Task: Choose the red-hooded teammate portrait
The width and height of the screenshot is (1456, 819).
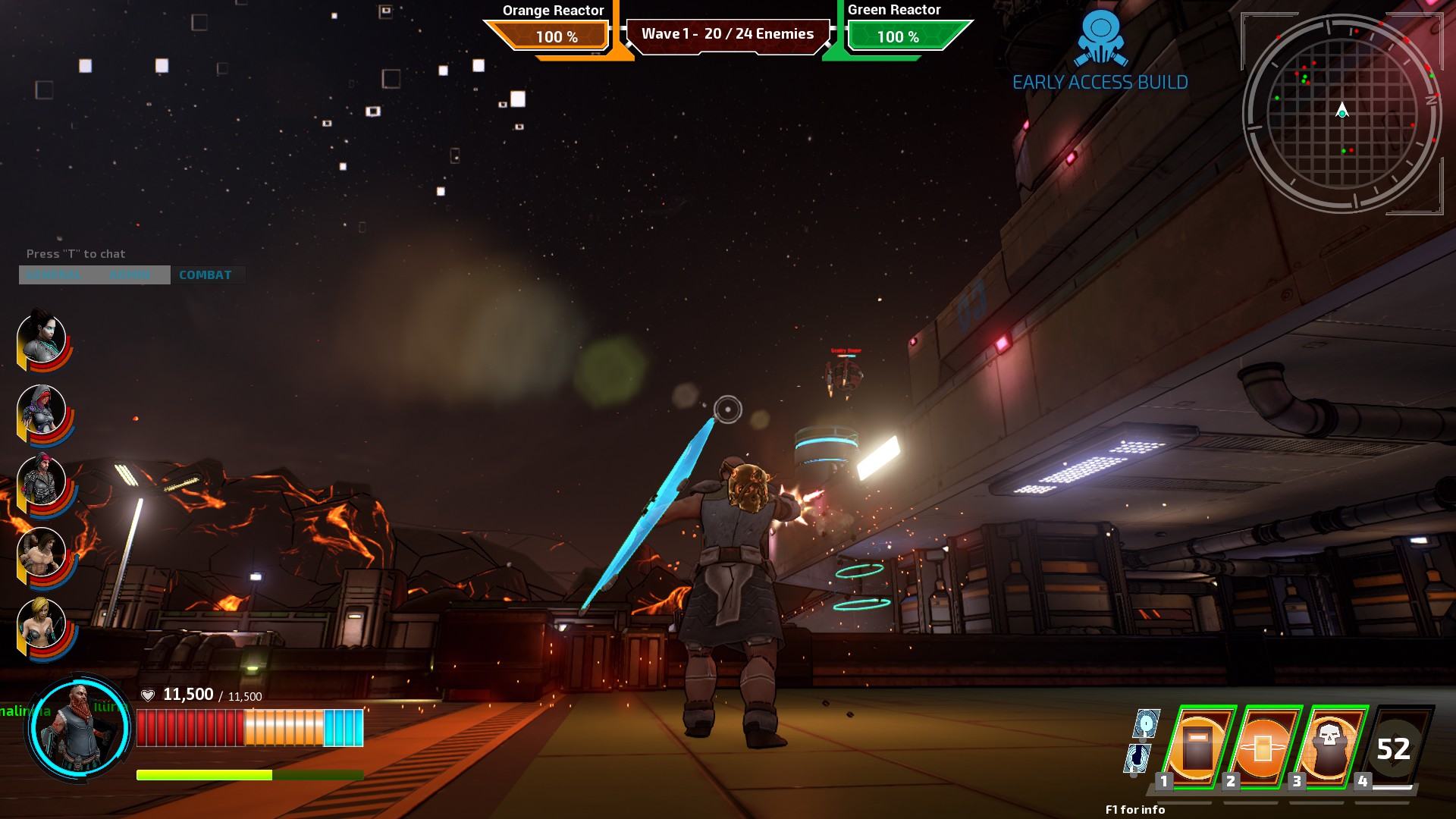Action: (x=42, y=410)
